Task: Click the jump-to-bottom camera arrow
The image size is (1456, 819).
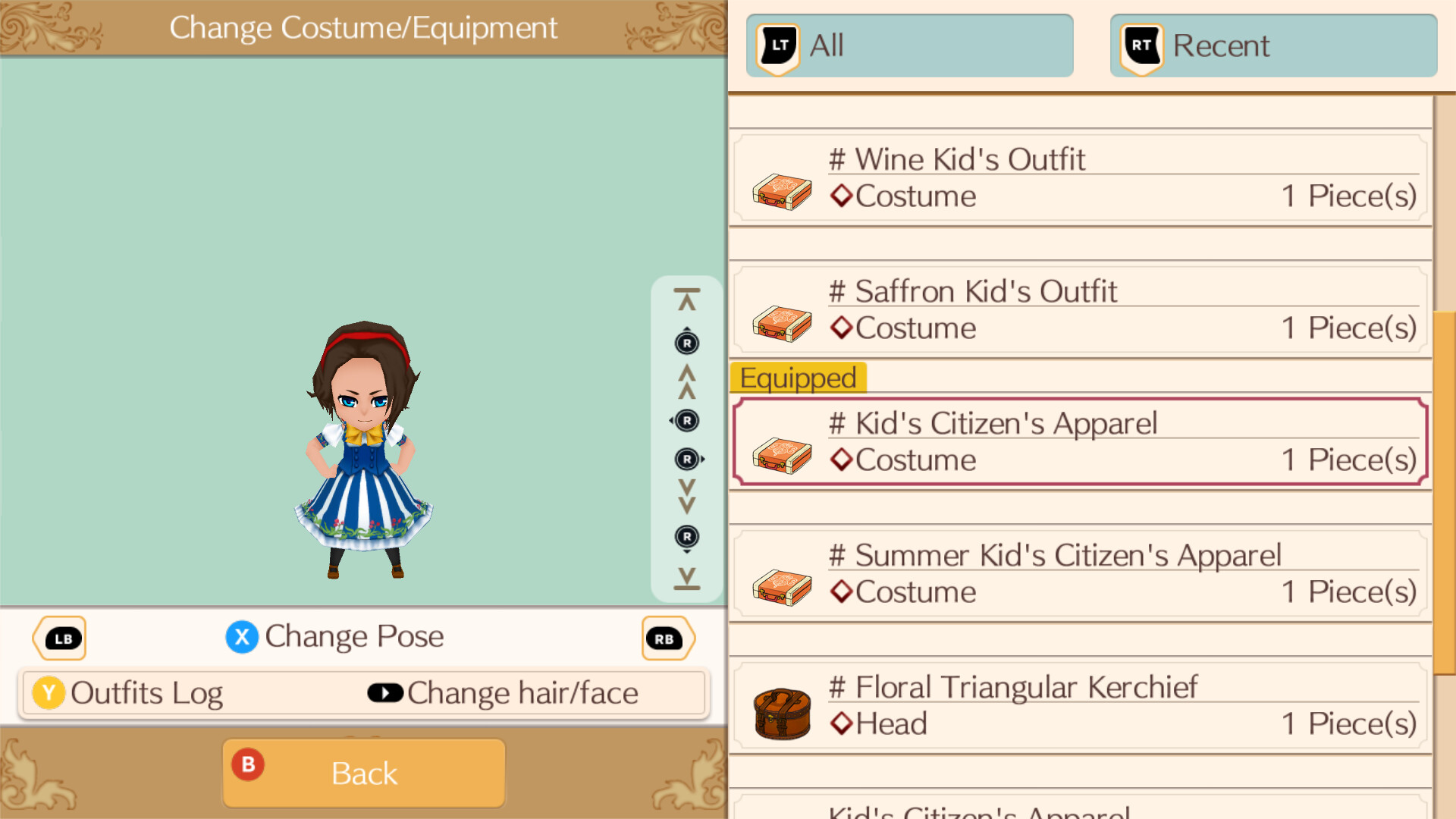Action: coord(686,579)
